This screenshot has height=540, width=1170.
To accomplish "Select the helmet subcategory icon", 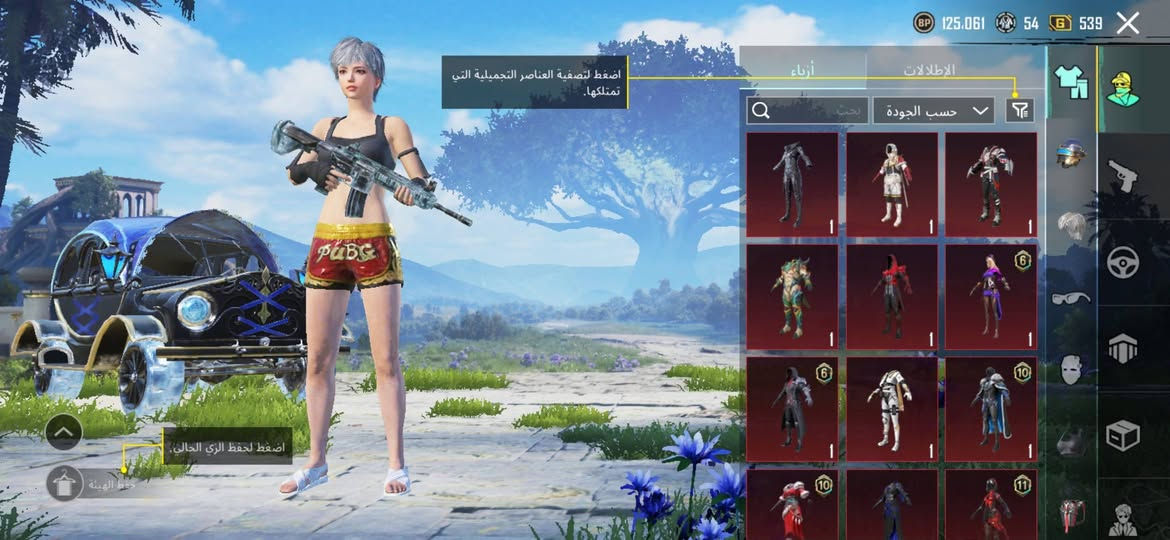I will 1071,155.
